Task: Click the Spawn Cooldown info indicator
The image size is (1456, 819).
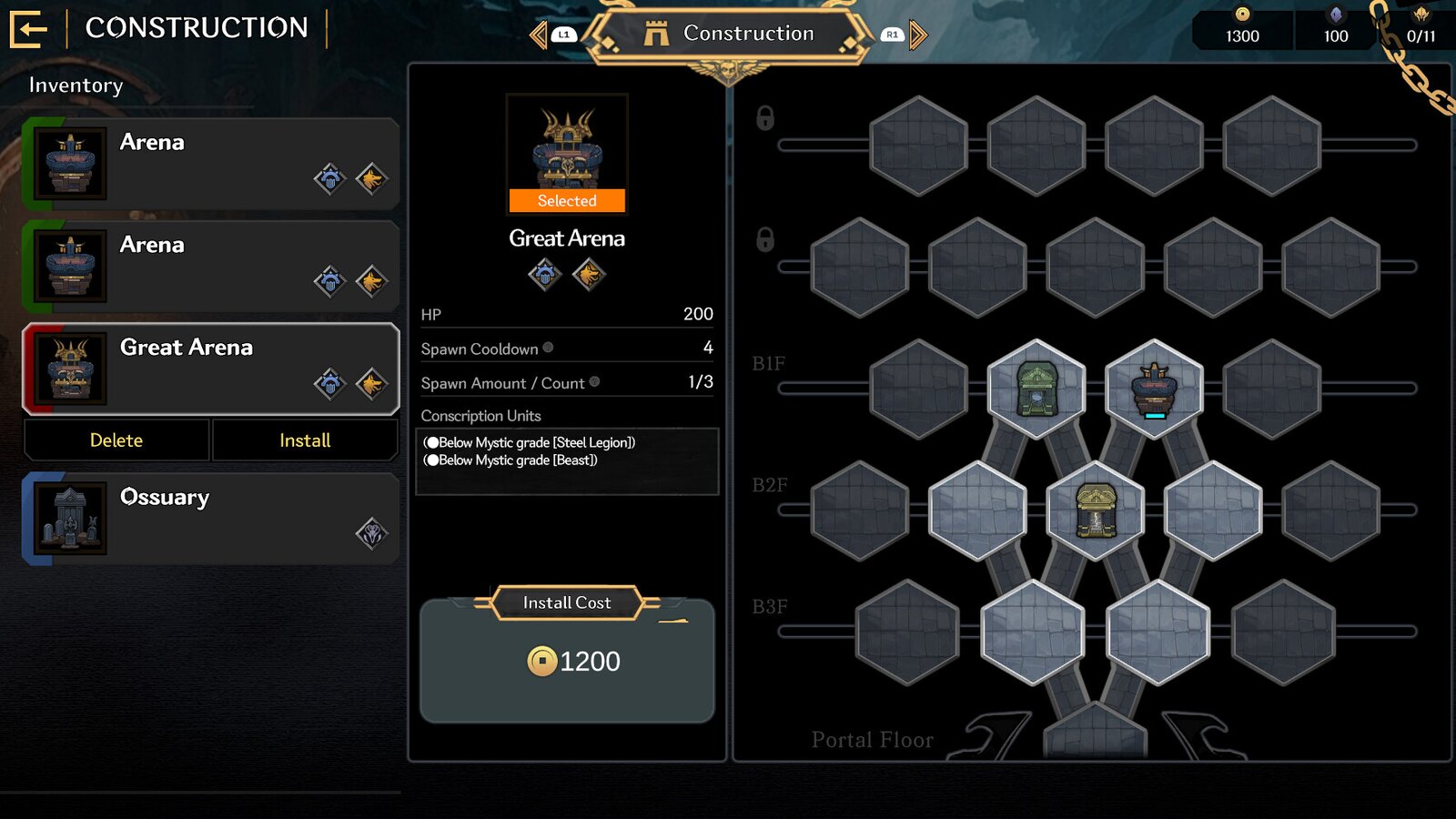Action: 547,347
